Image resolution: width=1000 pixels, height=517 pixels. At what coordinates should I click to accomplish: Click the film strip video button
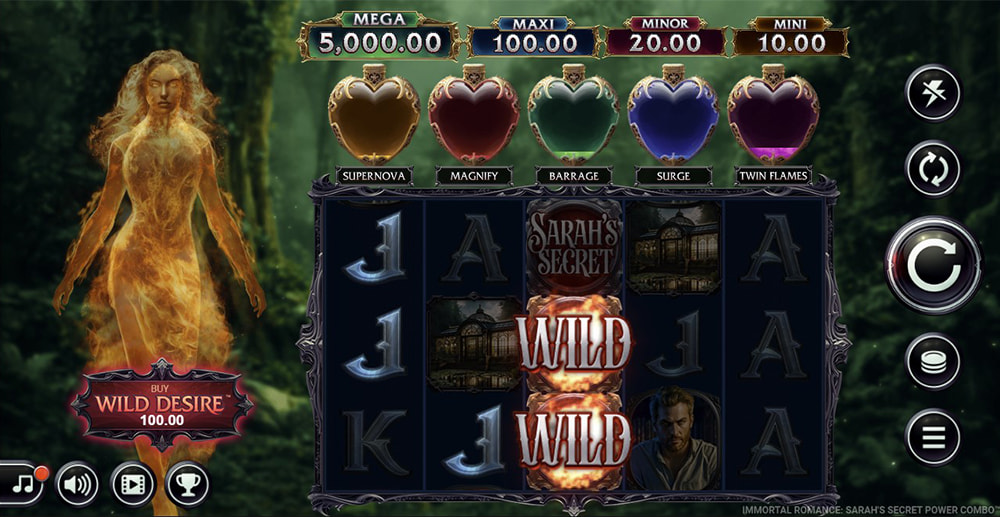click(133, 485)
